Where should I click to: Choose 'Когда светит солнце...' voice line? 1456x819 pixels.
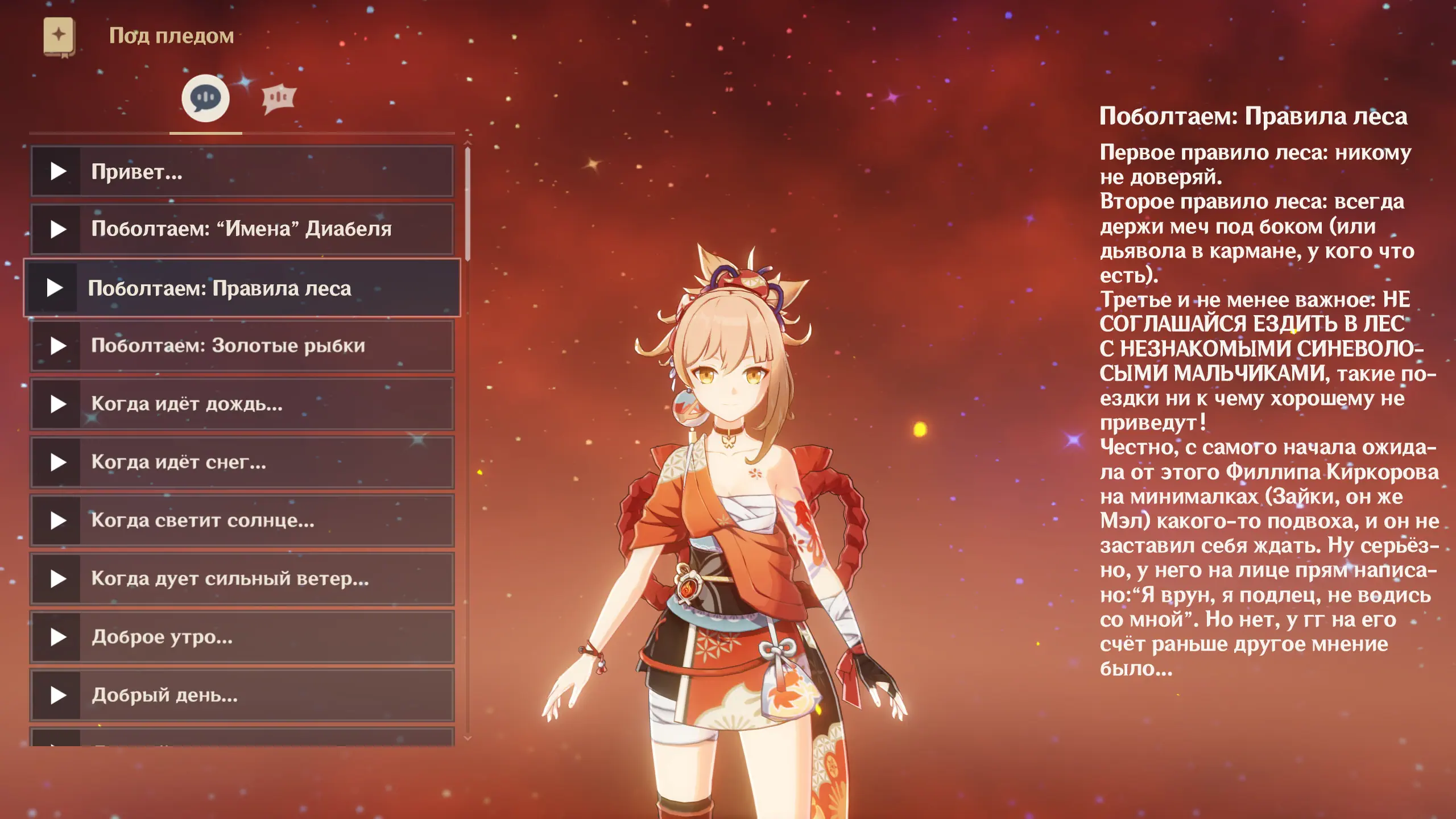point(242,520)
